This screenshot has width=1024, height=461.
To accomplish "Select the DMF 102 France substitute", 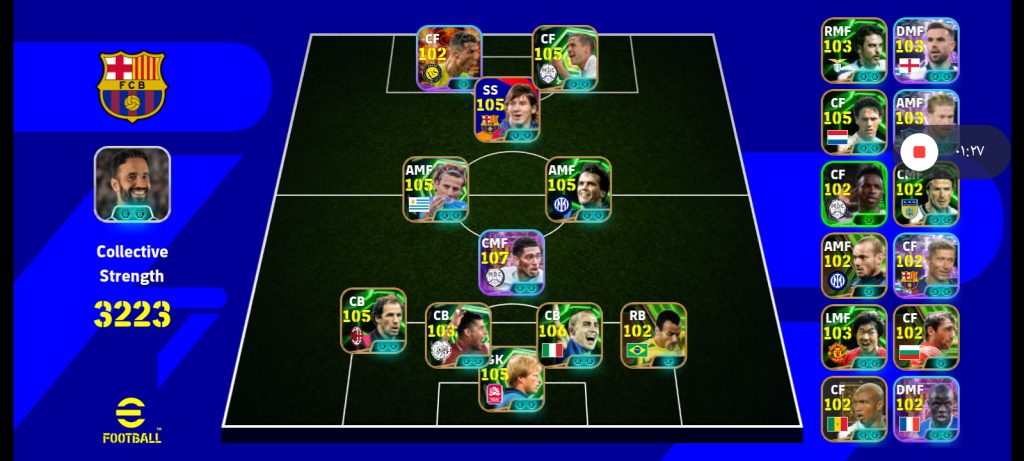I will 926,409.
